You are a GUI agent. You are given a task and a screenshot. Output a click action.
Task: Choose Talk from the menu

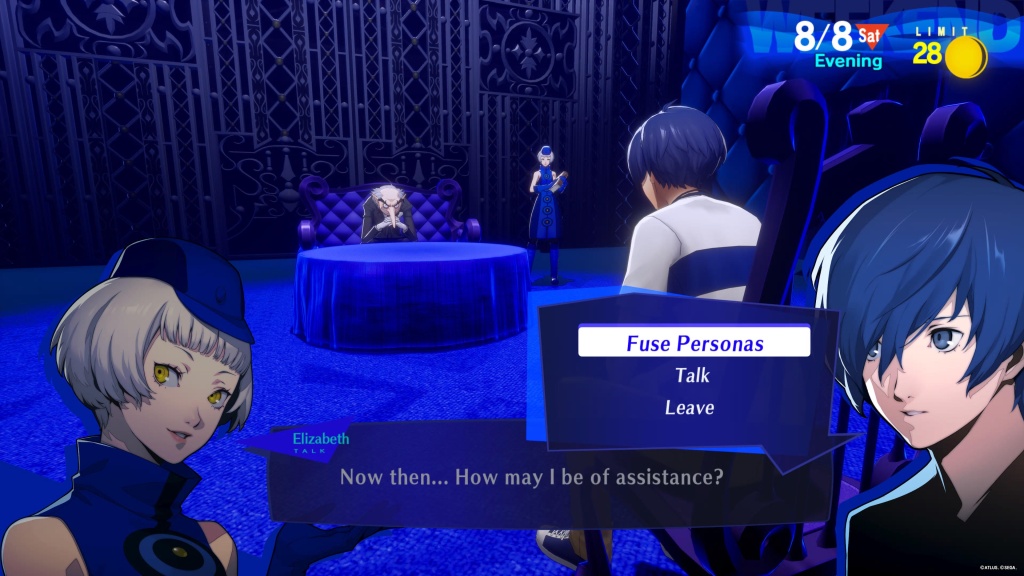692,376
